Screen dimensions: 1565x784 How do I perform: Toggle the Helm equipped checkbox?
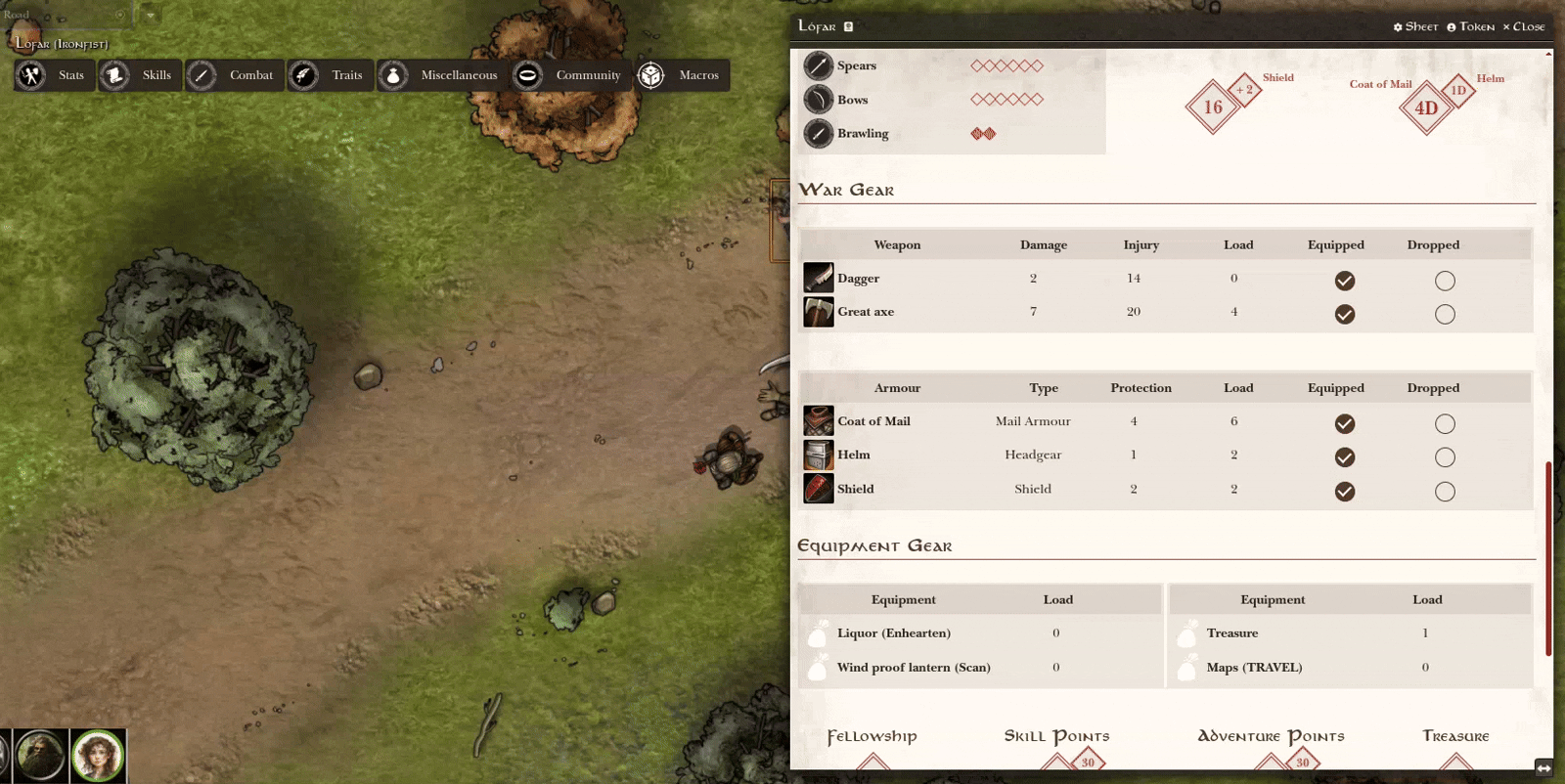click(1345, 457)
